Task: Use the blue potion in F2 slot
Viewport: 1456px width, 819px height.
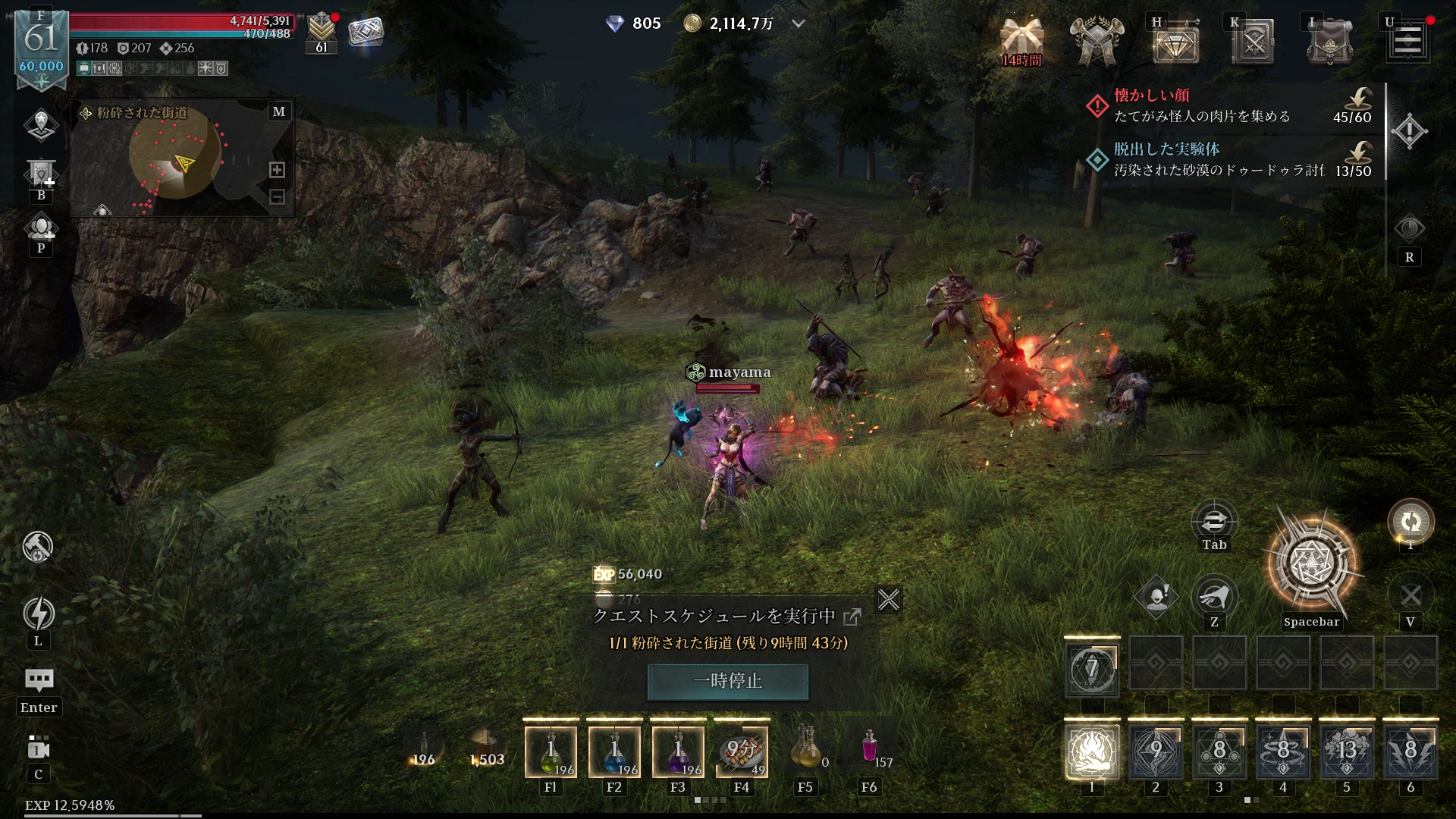Action: coord(614,752)
